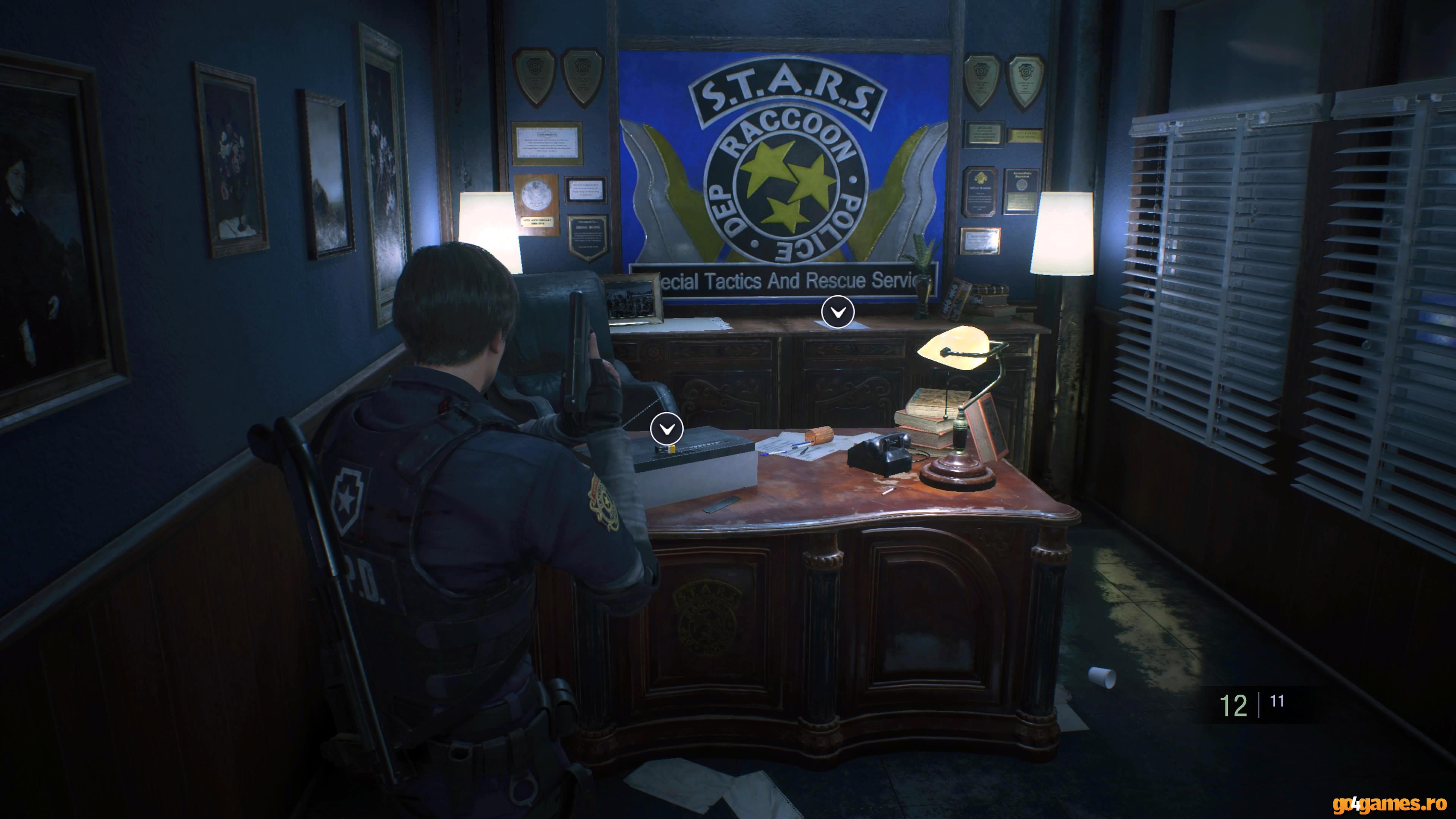Select the interaction marker above the desk case
The width and height of the screenshot is (1456, 819).
tap(667, 428)
